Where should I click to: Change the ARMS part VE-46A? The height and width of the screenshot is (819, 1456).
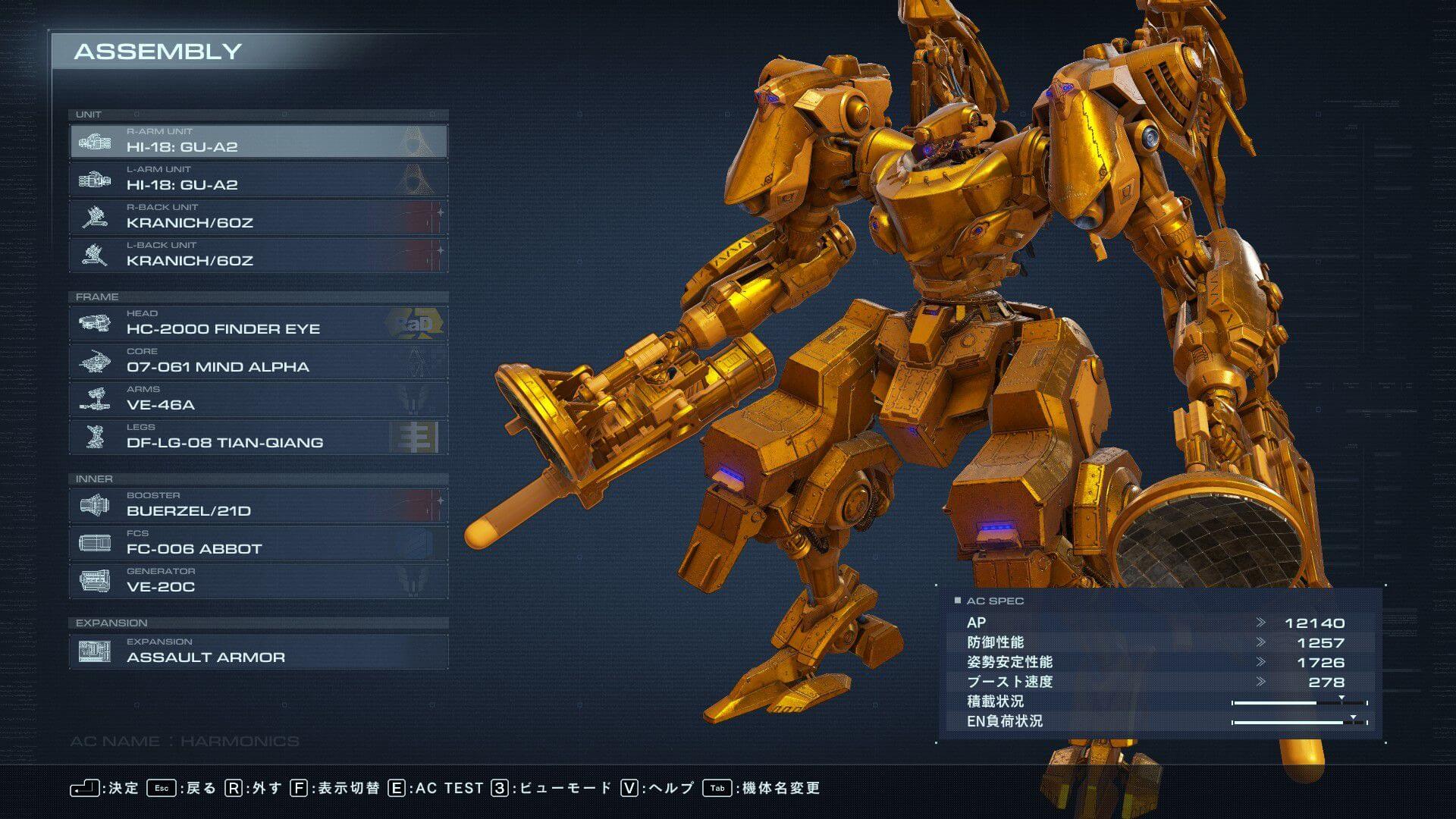coord(259,399)
